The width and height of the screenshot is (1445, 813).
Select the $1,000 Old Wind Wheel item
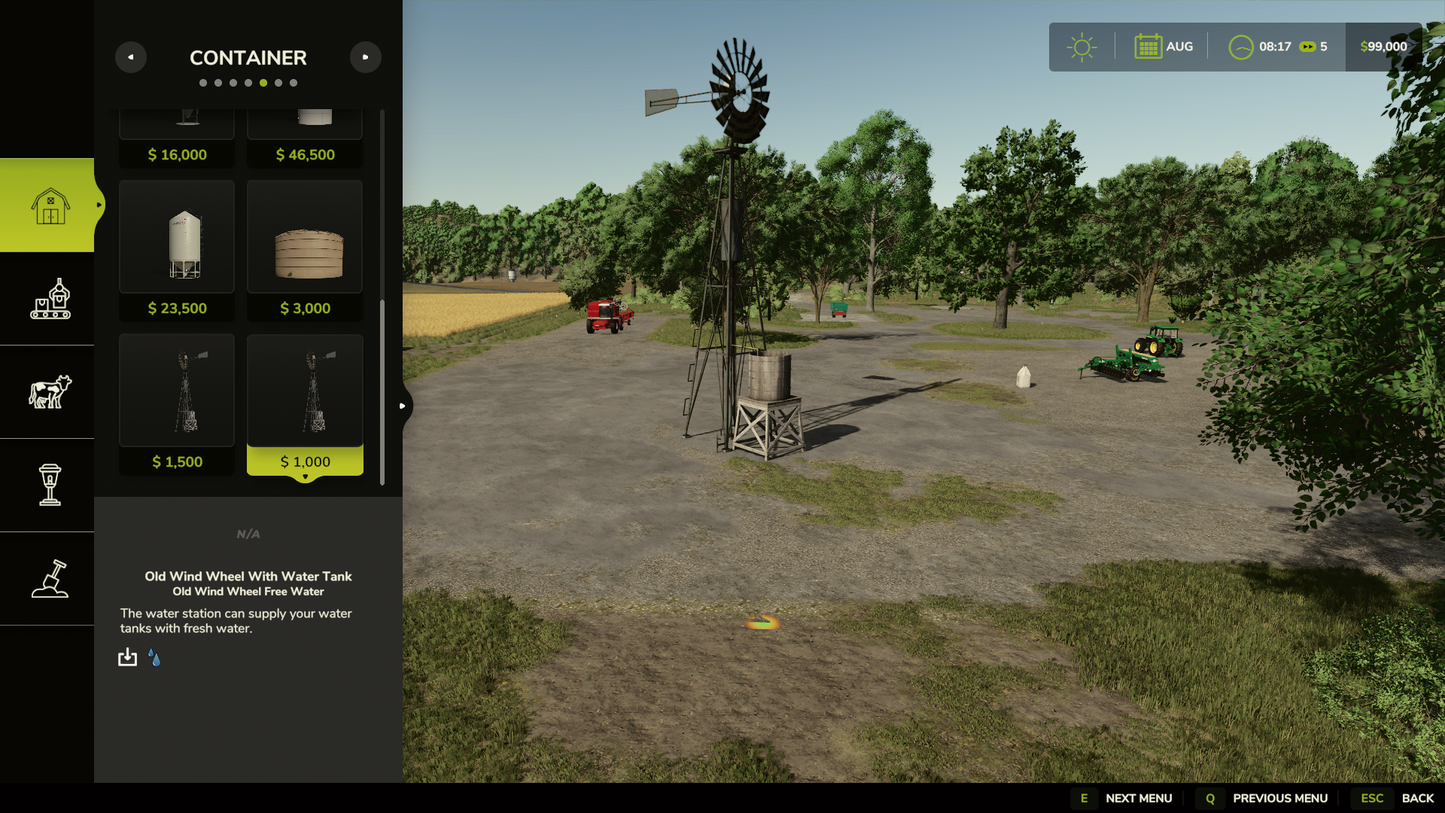pyautogui.click(x=305, y=403)
